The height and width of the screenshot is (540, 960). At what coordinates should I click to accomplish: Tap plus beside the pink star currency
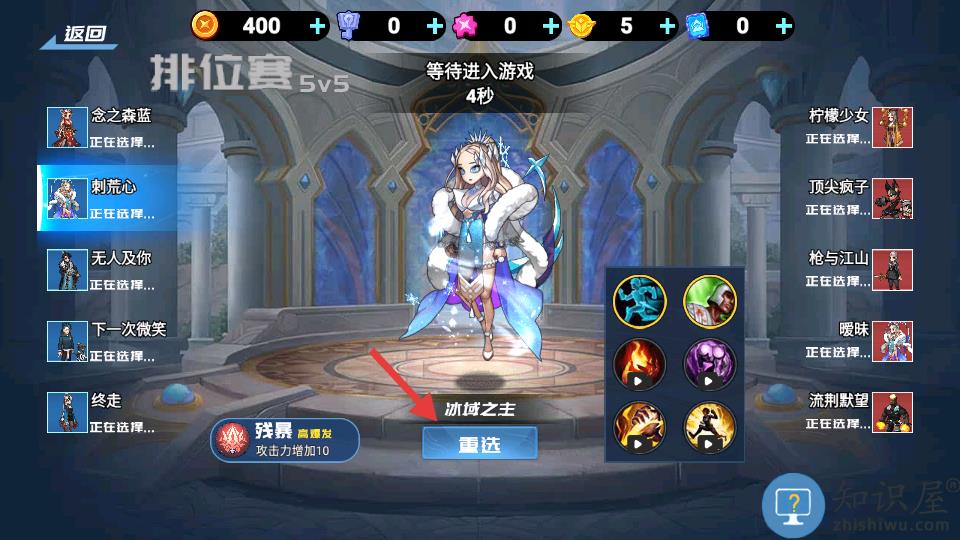click(551, 26)
